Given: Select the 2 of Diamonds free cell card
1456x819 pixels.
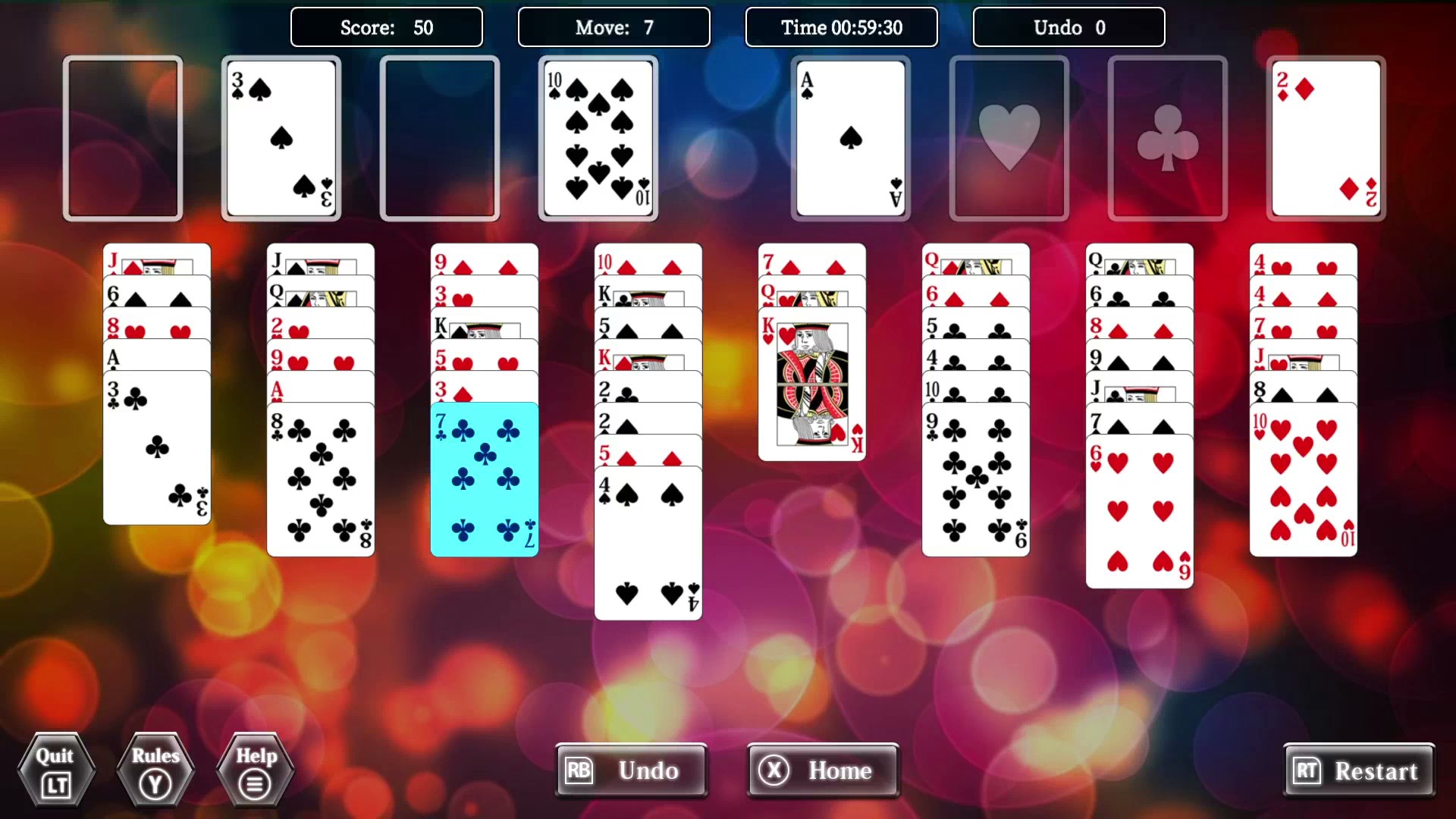Looking at the screenshot, I should coord(1325,138).
